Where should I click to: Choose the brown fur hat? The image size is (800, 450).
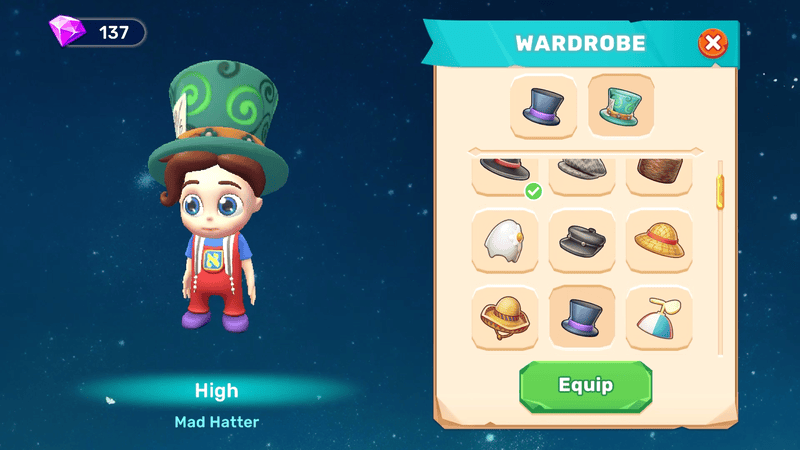(x=659, y=173)
